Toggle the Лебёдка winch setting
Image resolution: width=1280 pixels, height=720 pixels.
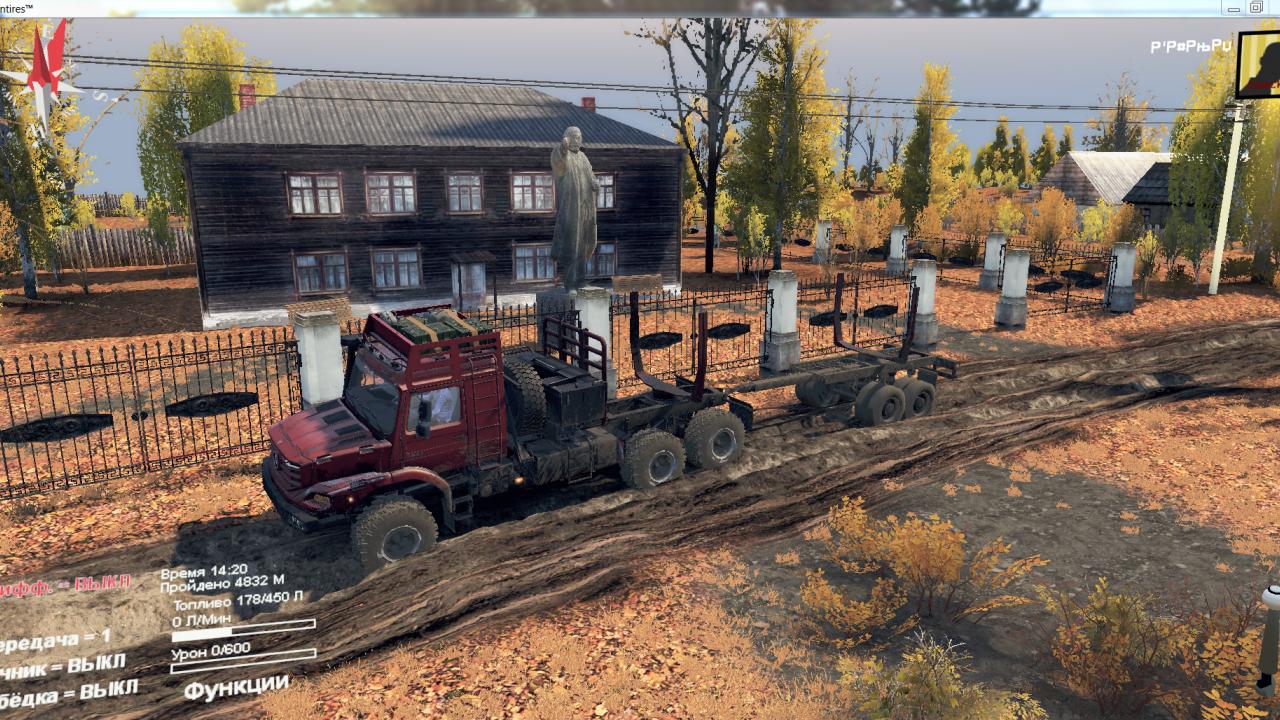68,692
